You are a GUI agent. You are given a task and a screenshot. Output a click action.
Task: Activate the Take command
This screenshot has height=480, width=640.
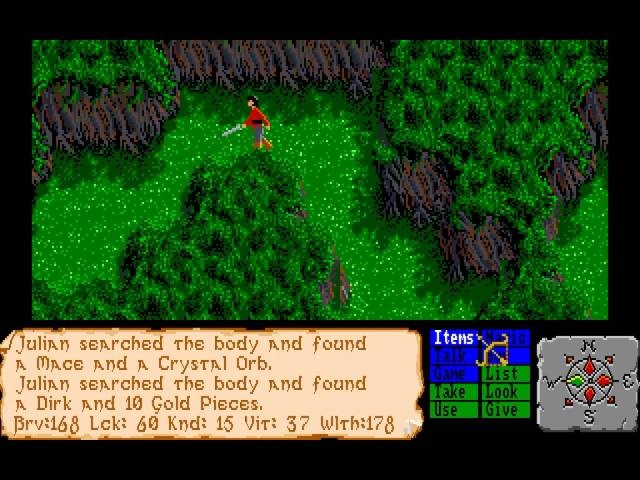click(453, 392)
